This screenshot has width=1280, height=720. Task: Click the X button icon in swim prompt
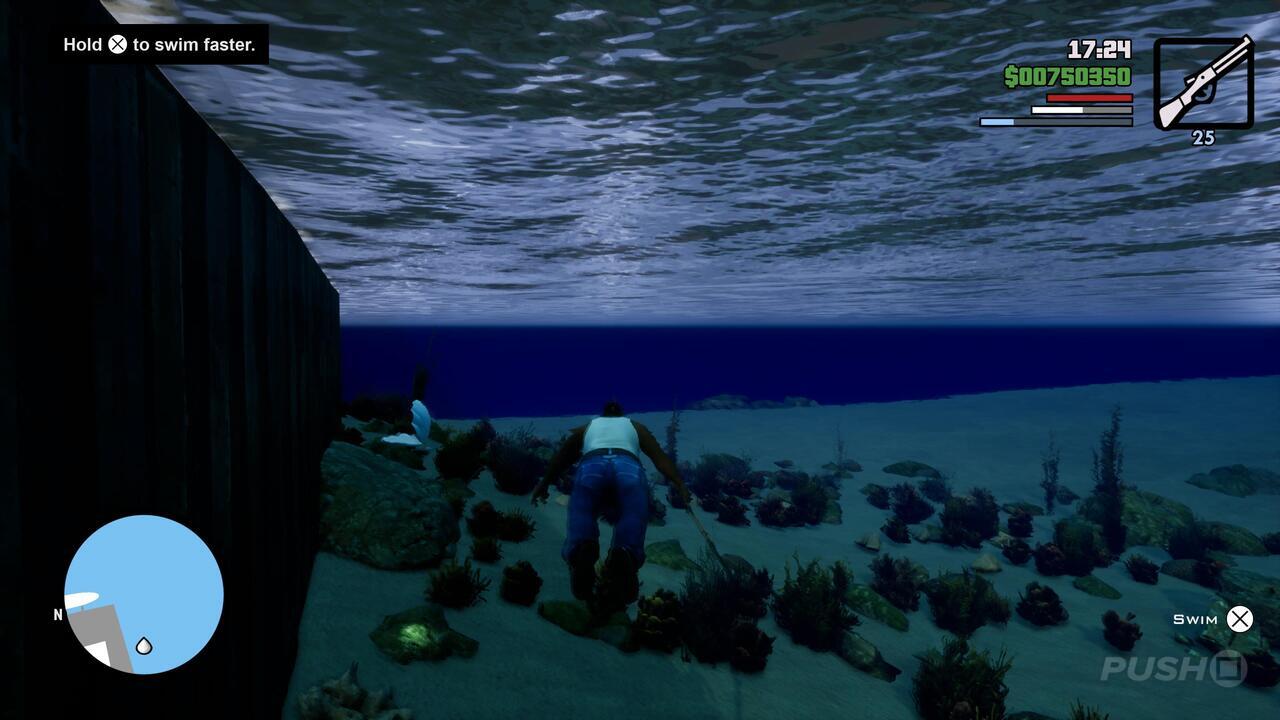[1240, 619]
